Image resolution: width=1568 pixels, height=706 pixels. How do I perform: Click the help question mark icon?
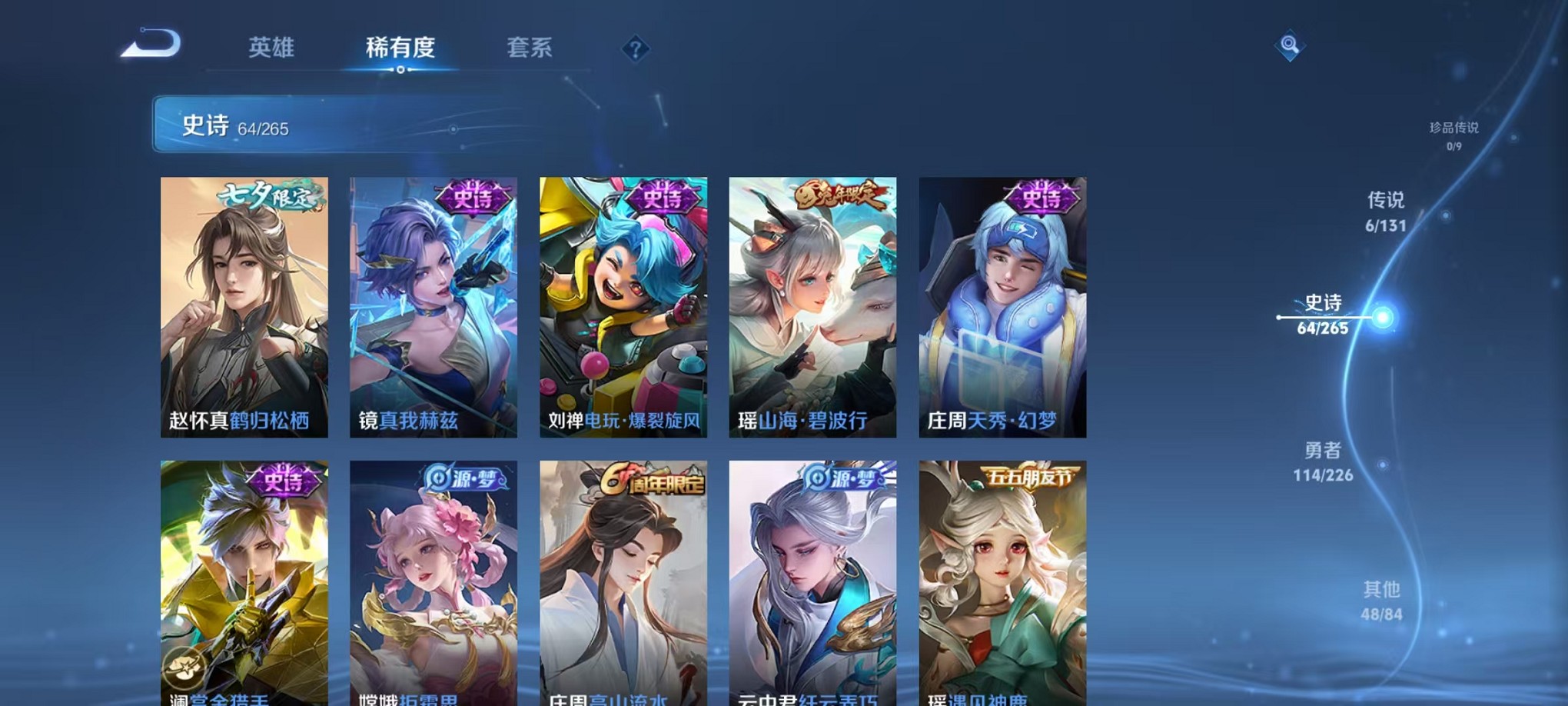(x=635, y=49)
